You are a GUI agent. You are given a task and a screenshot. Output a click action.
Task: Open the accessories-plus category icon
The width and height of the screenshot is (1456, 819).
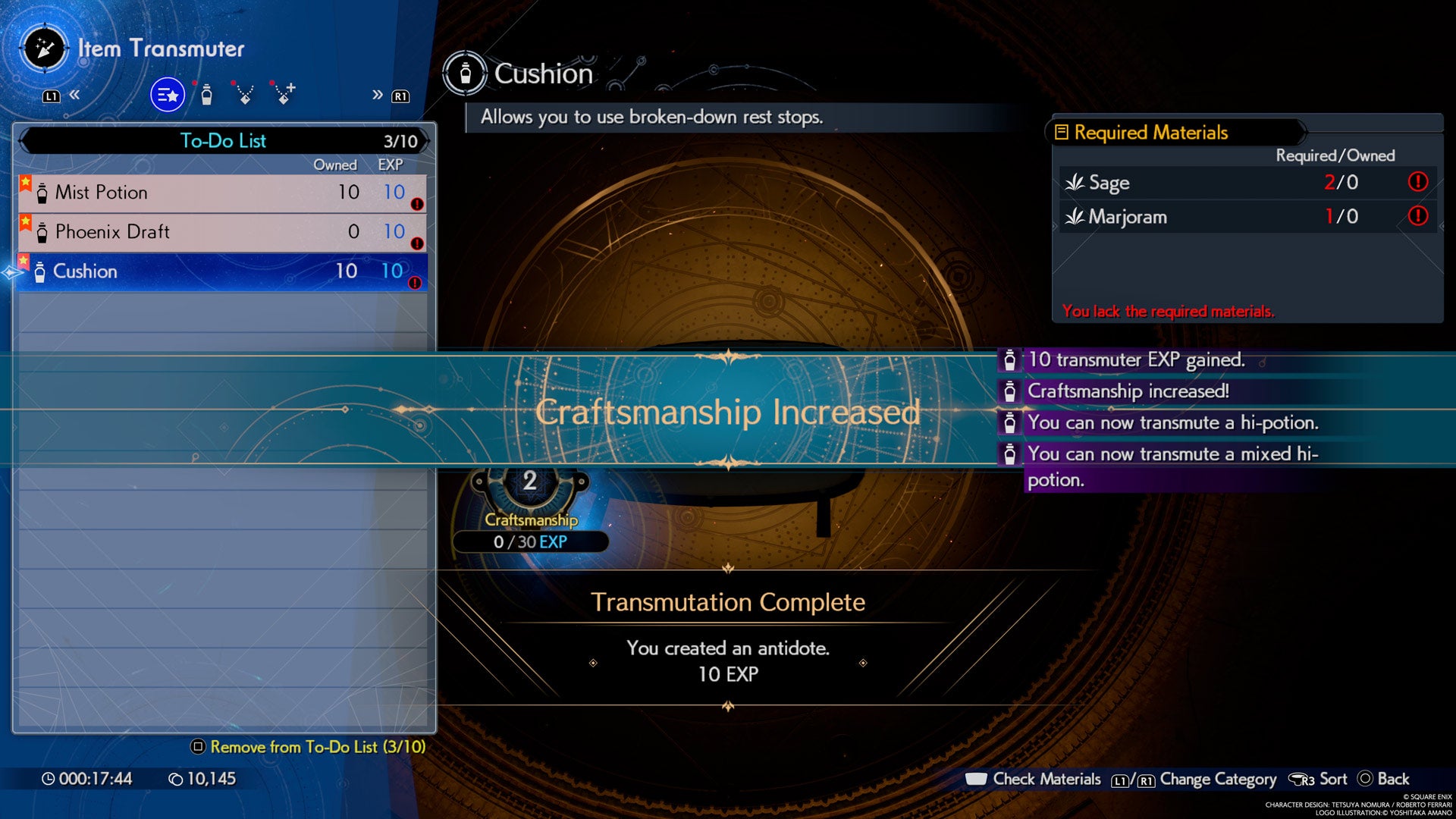284,94
